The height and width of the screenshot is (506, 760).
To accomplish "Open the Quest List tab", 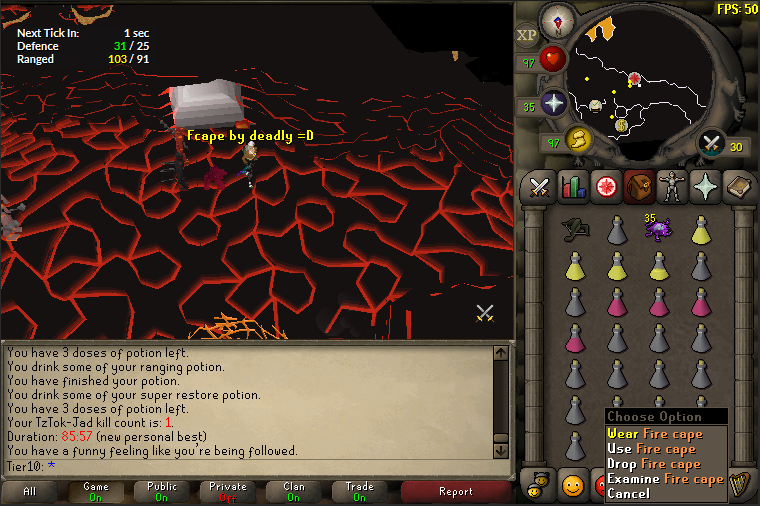I will pos(605,186).
